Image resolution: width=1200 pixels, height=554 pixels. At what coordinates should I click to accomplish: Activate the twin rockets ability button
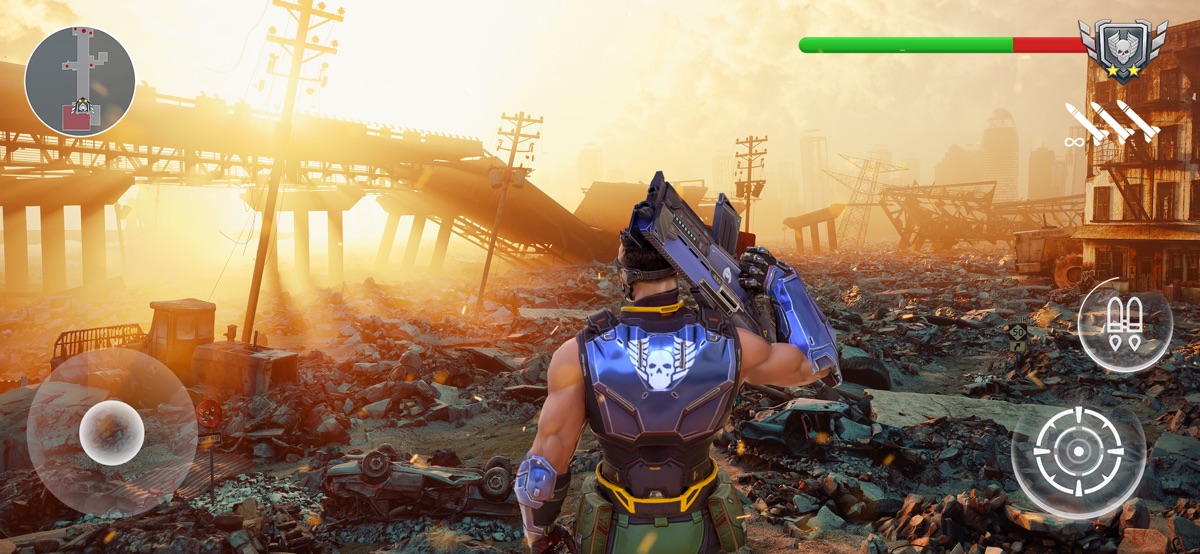coord(1125,325)
